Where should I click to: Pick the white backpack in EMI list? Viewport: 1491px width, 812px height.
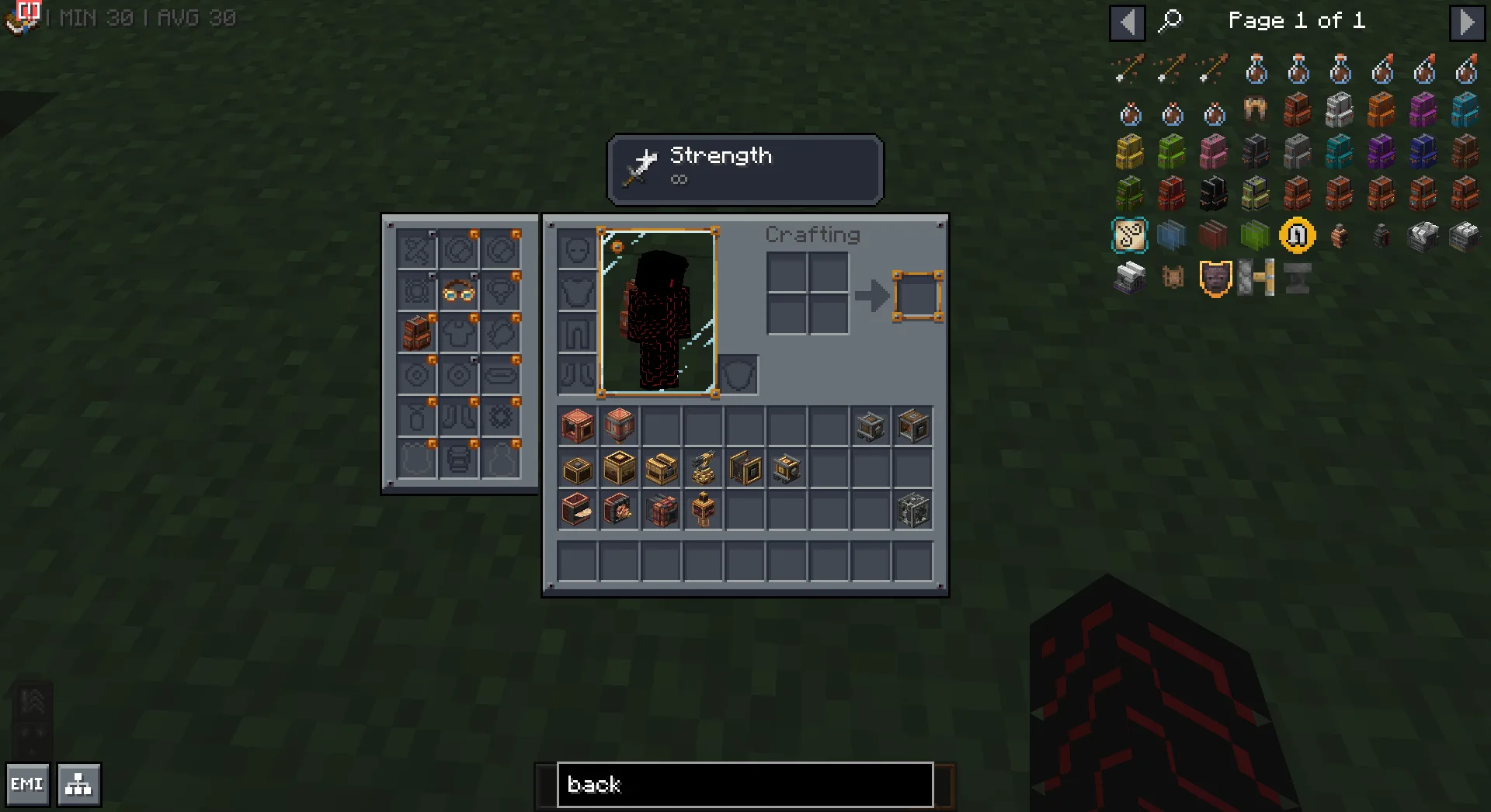tap(1339, 110)
